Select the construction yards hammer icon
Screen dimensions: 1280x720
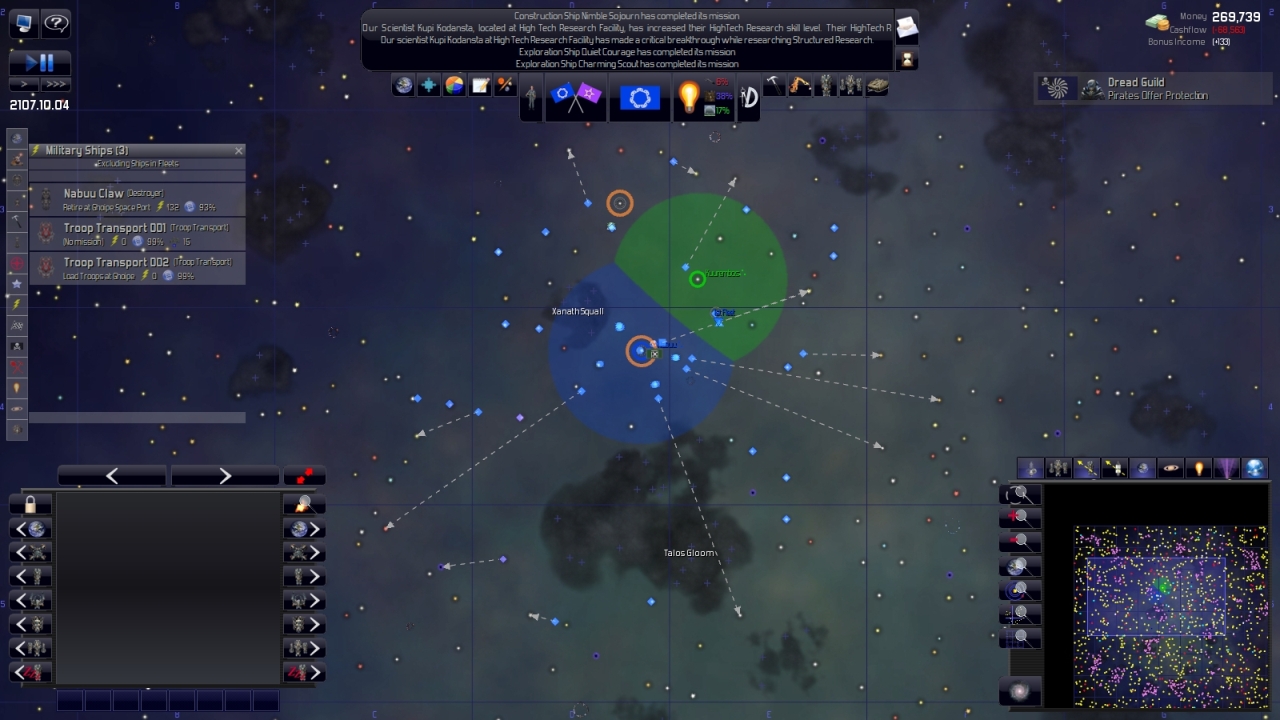pyautogui.click(x=774, y=85)
